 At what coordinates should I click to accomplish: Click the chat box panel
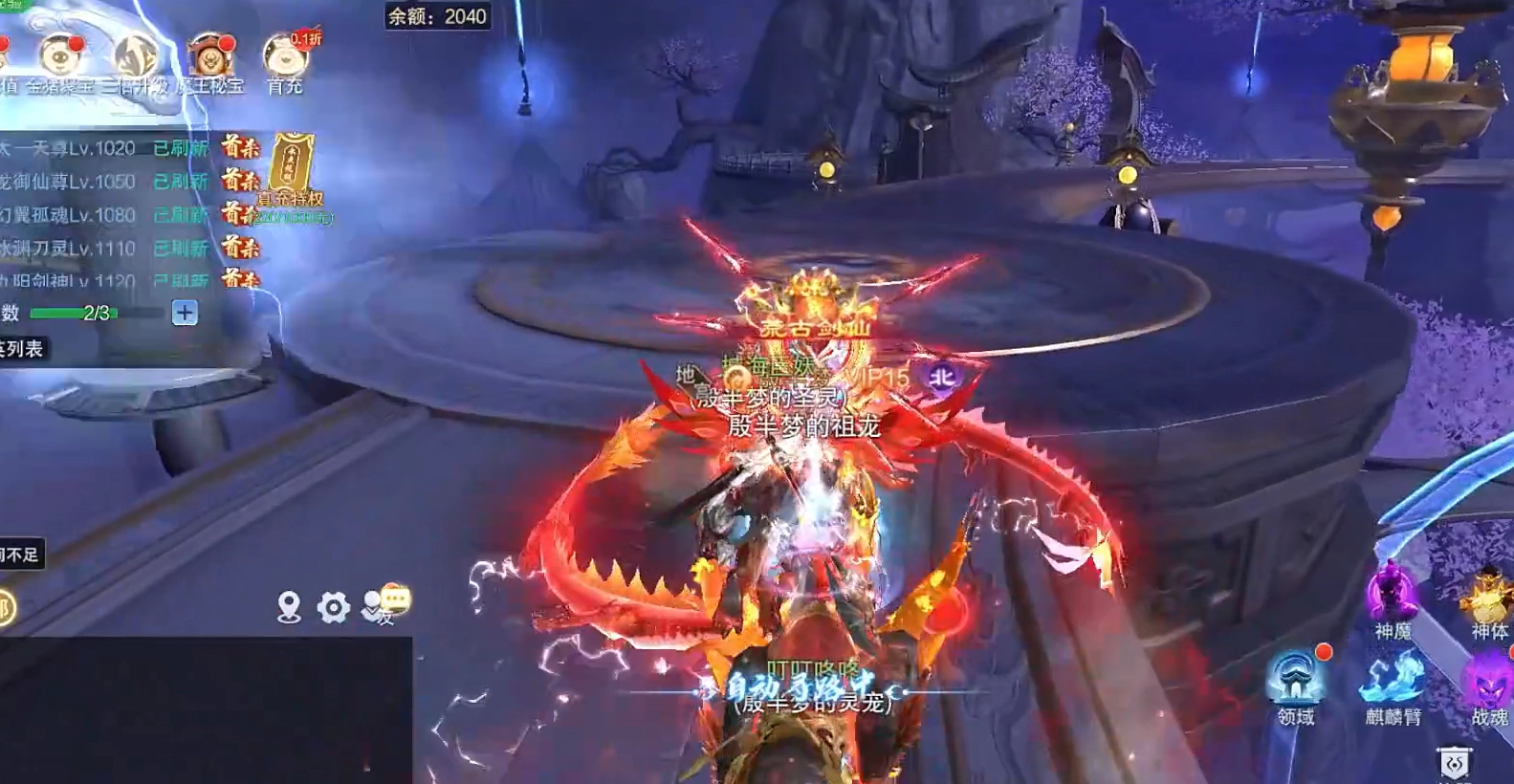(206, 709)
